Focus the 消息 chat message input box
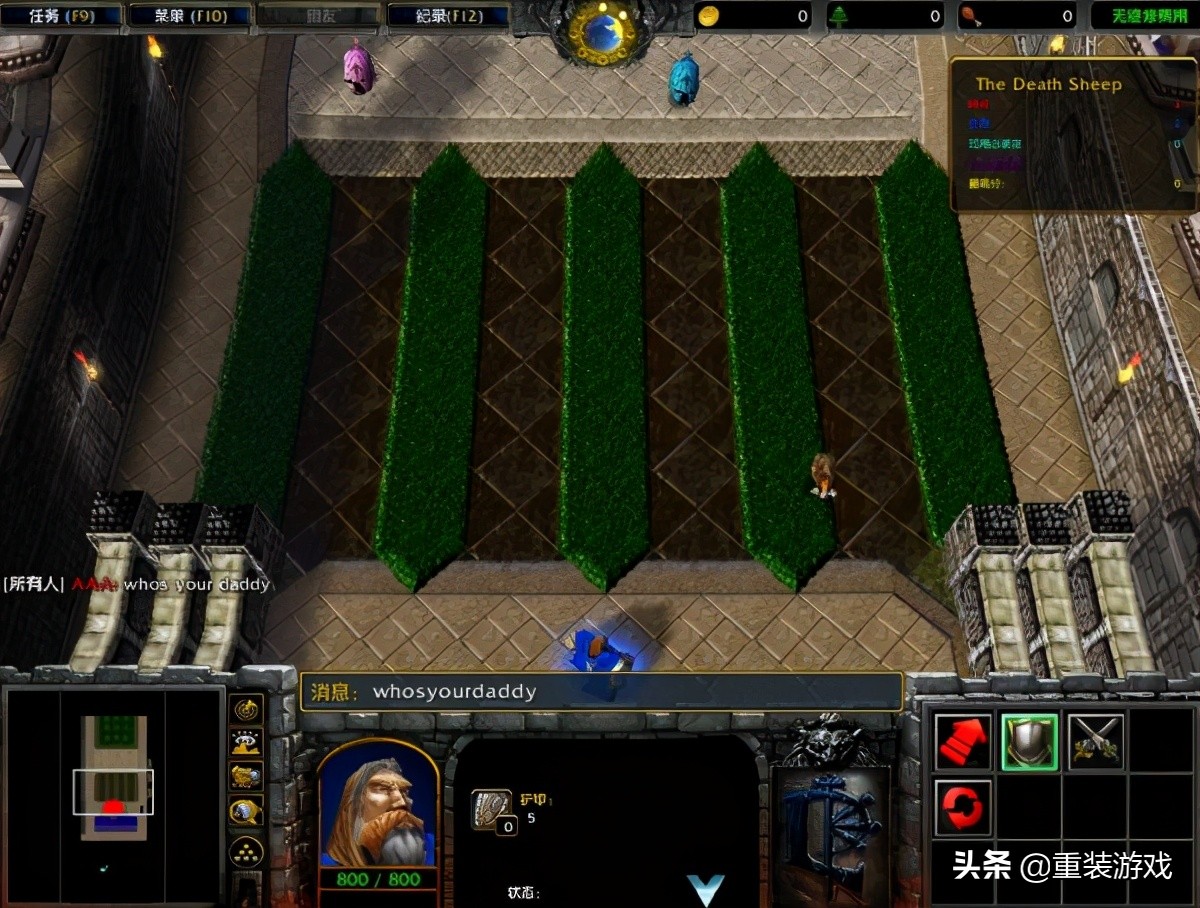This screenshot has width=1200, height=908. 600,692
